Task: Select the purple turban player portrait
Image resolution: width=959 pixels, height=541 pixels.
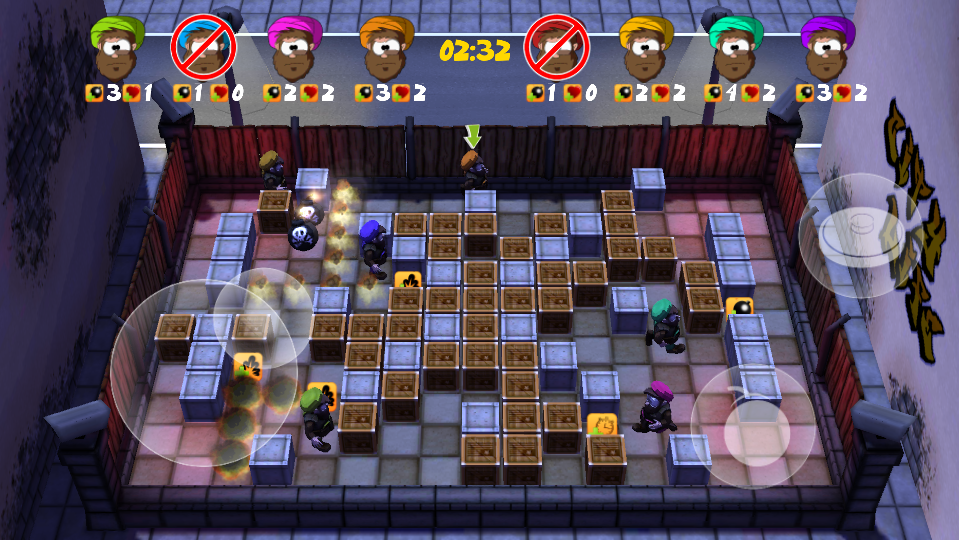Action: (x=828, y=47)
